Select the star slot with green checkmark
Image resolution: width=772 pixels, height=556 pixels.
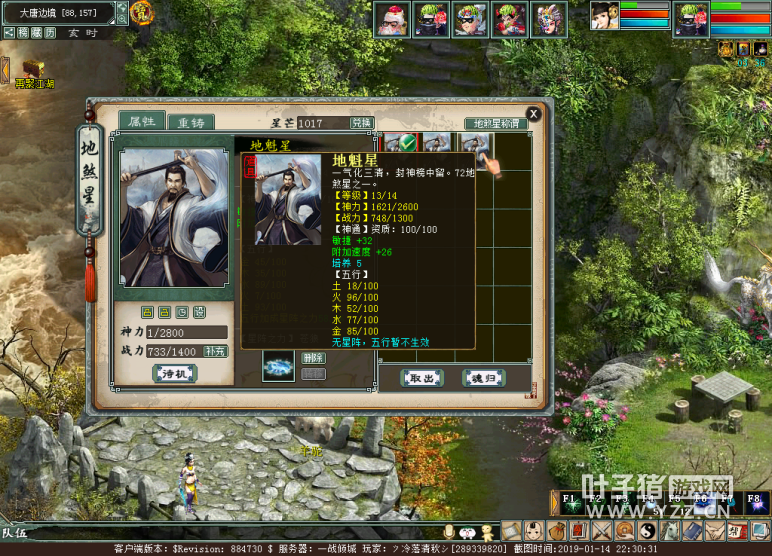pyautogui.click(x=400, y=145)
